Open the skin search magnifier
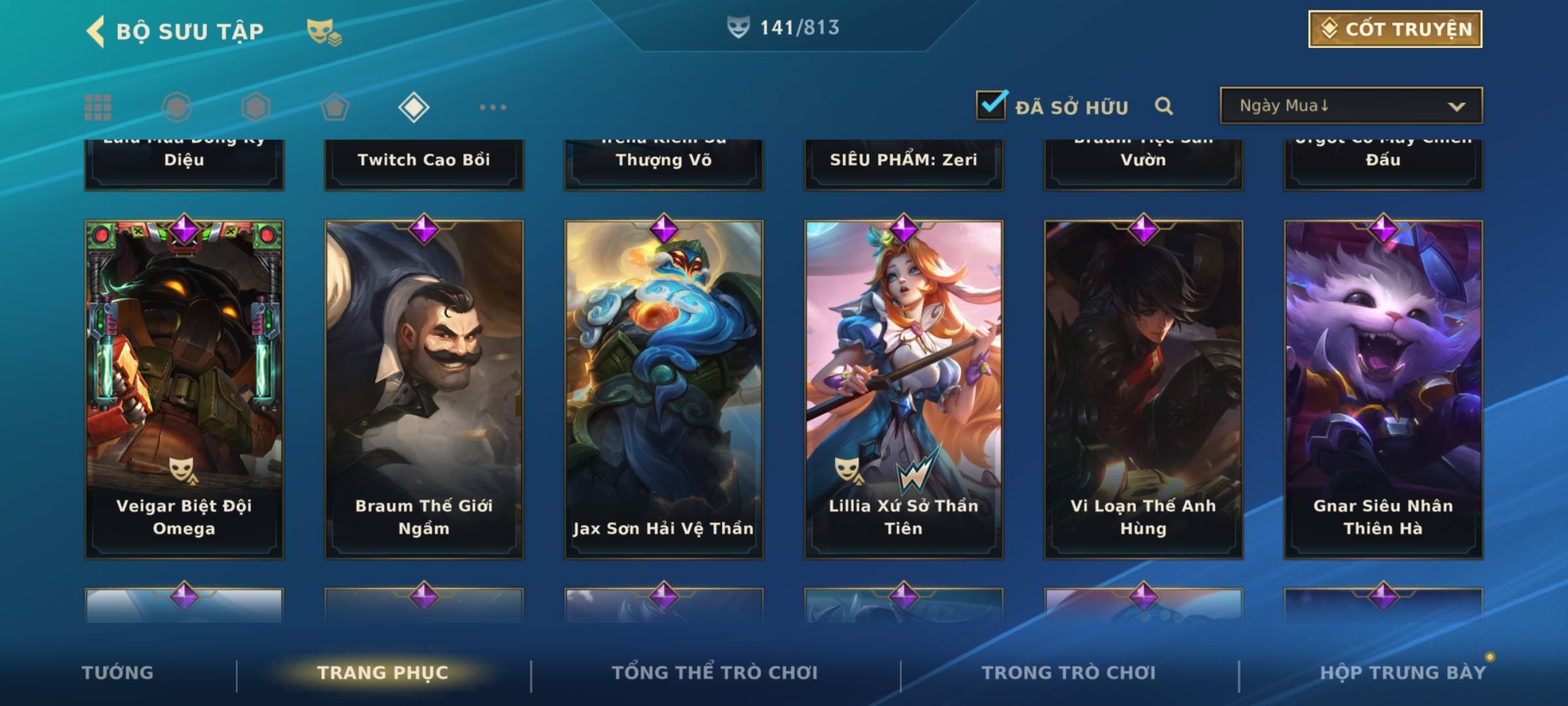This screenshot has height=706, width=1568. [x=1164, y=106]
